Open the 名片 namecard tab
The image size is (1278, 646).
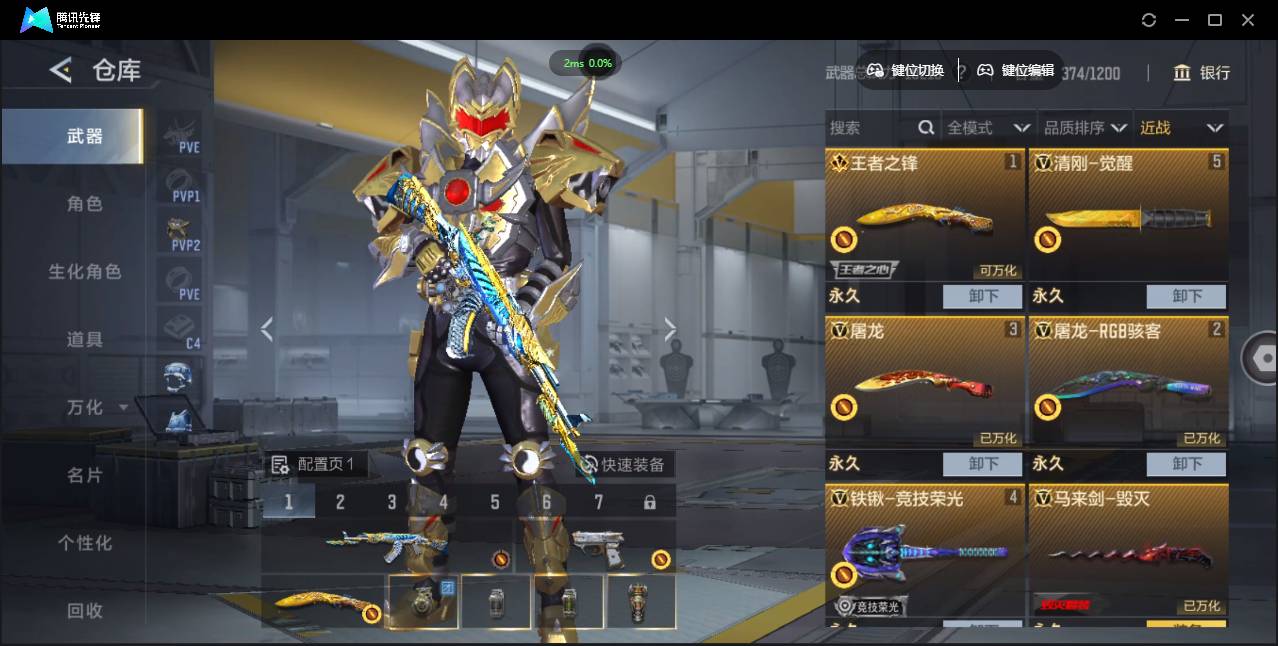pos(85,475)
